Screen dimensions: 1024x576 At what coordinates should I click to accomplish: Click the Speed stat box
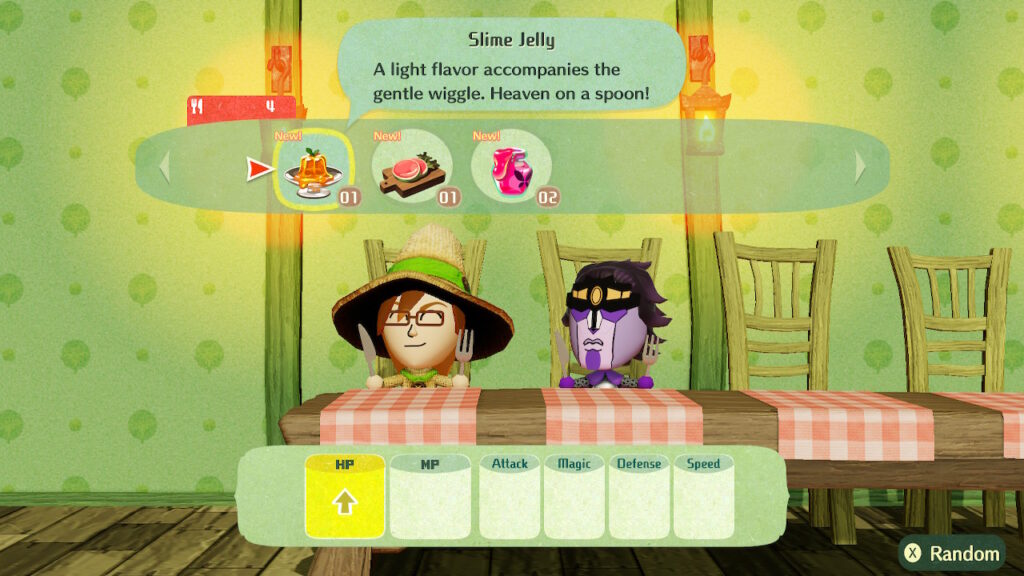click(703, 496)
